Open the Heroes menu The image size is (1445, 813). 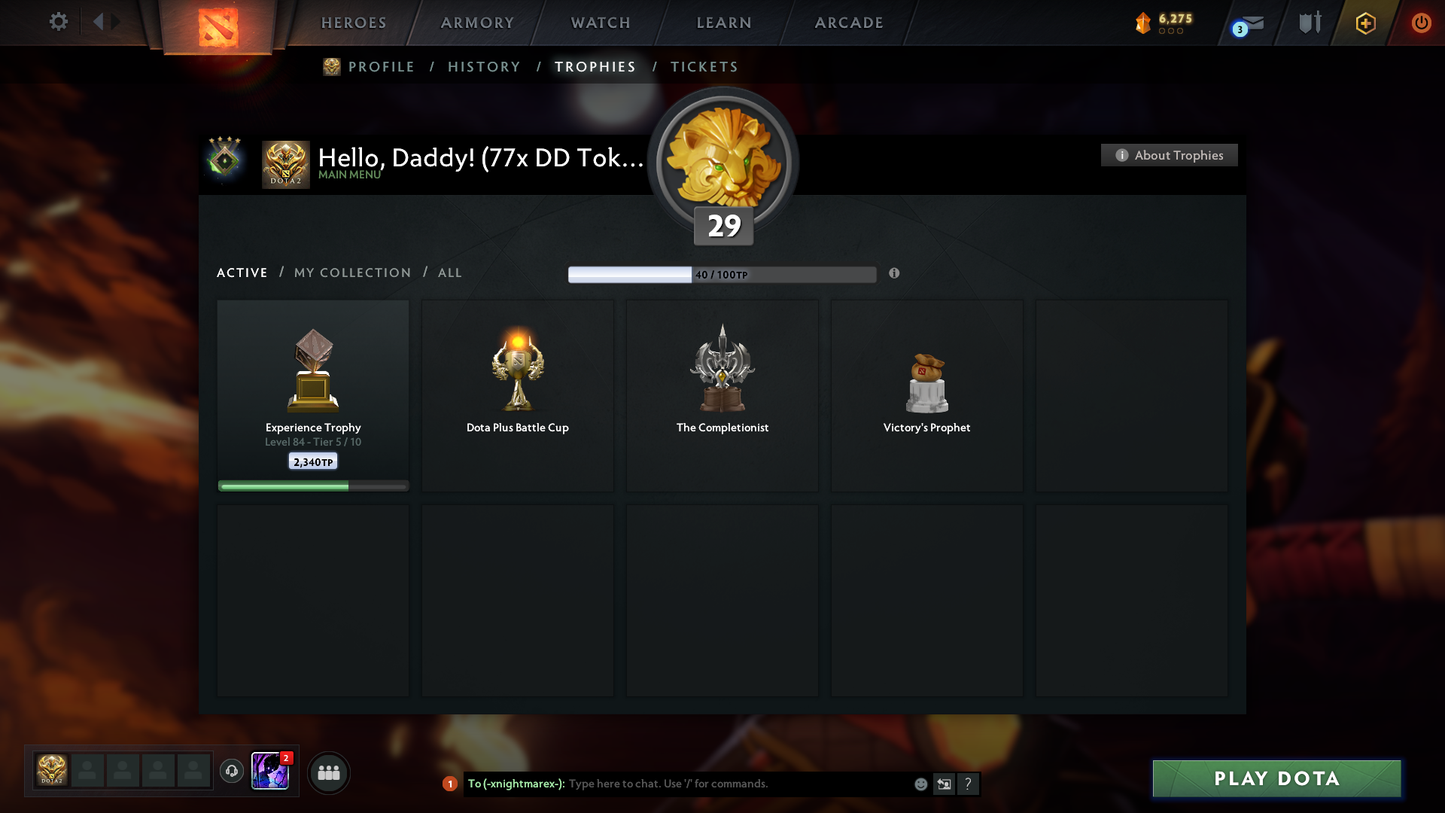coord(353,23)
